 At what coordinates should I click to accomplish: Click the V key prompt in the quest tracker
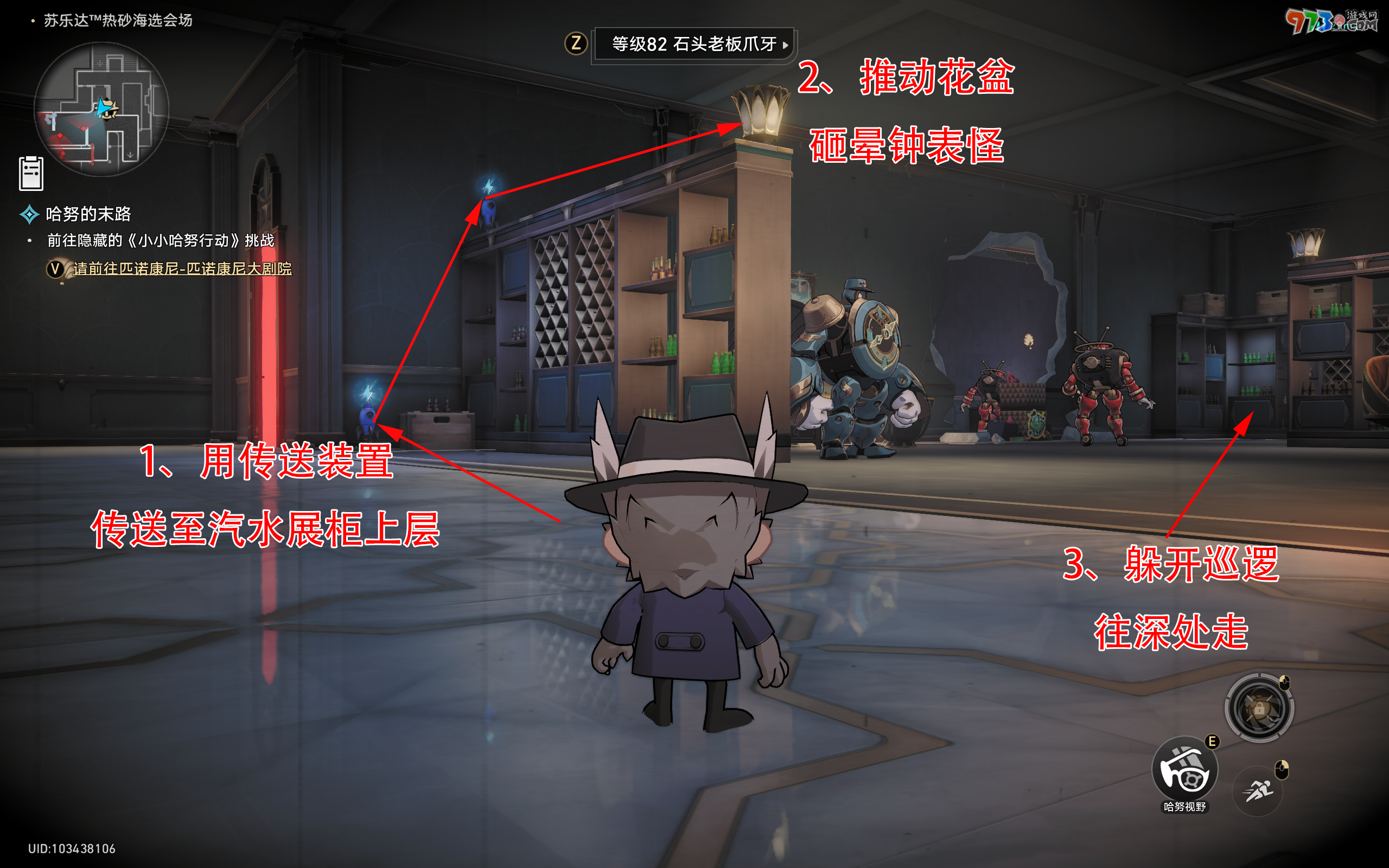[55, 269]
